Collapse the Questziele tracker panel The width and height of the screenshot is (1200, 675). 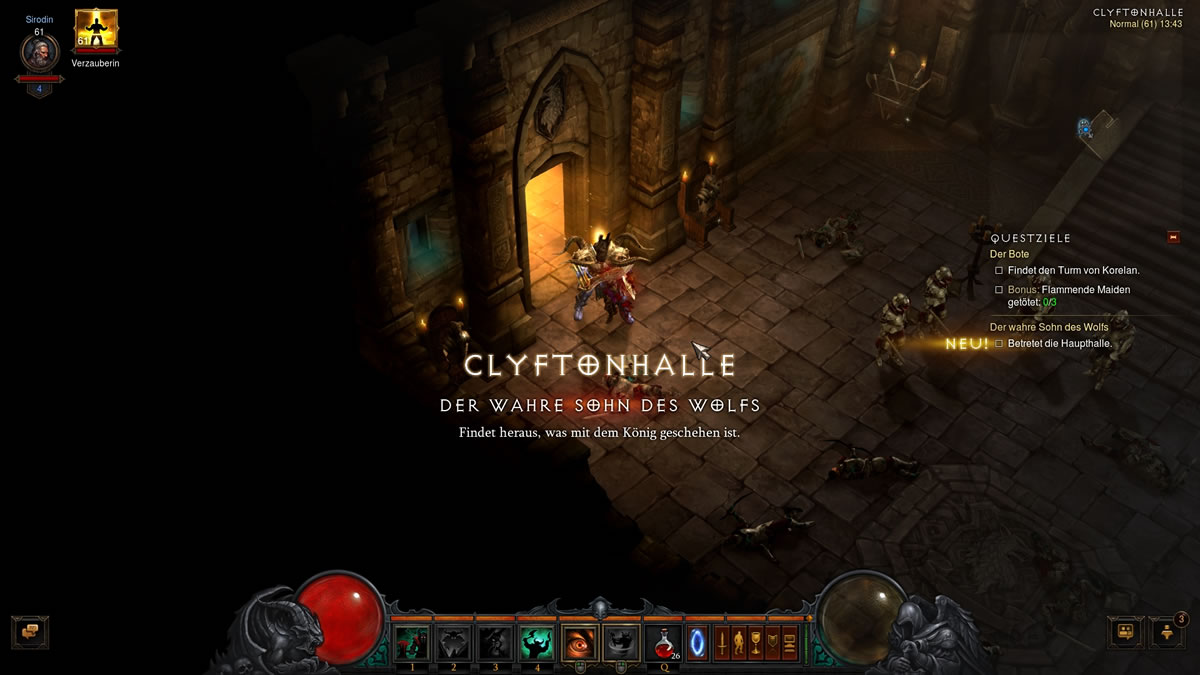pyautogui.click(x=1173, y=237)
